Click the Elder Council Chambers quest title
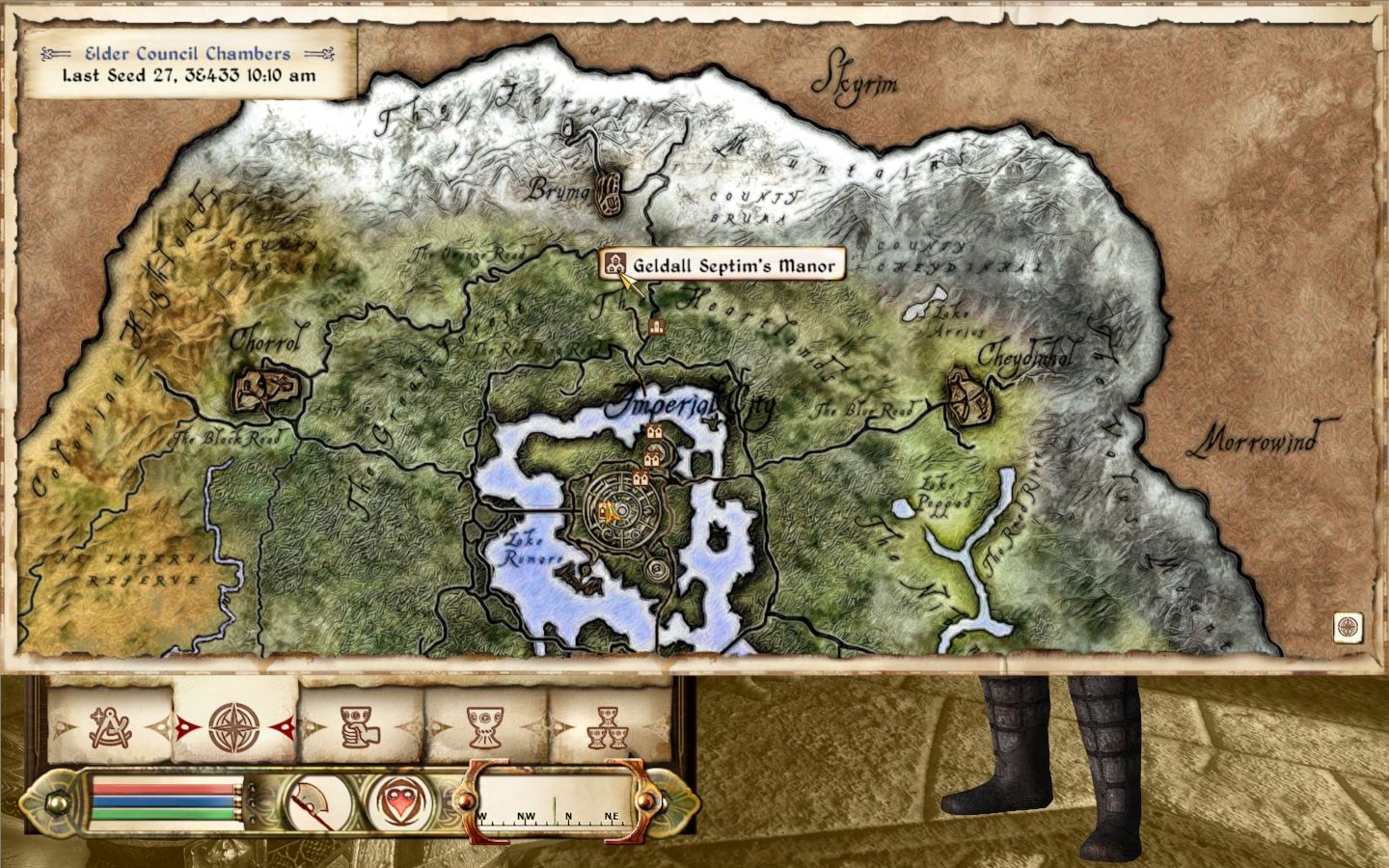 189,54
